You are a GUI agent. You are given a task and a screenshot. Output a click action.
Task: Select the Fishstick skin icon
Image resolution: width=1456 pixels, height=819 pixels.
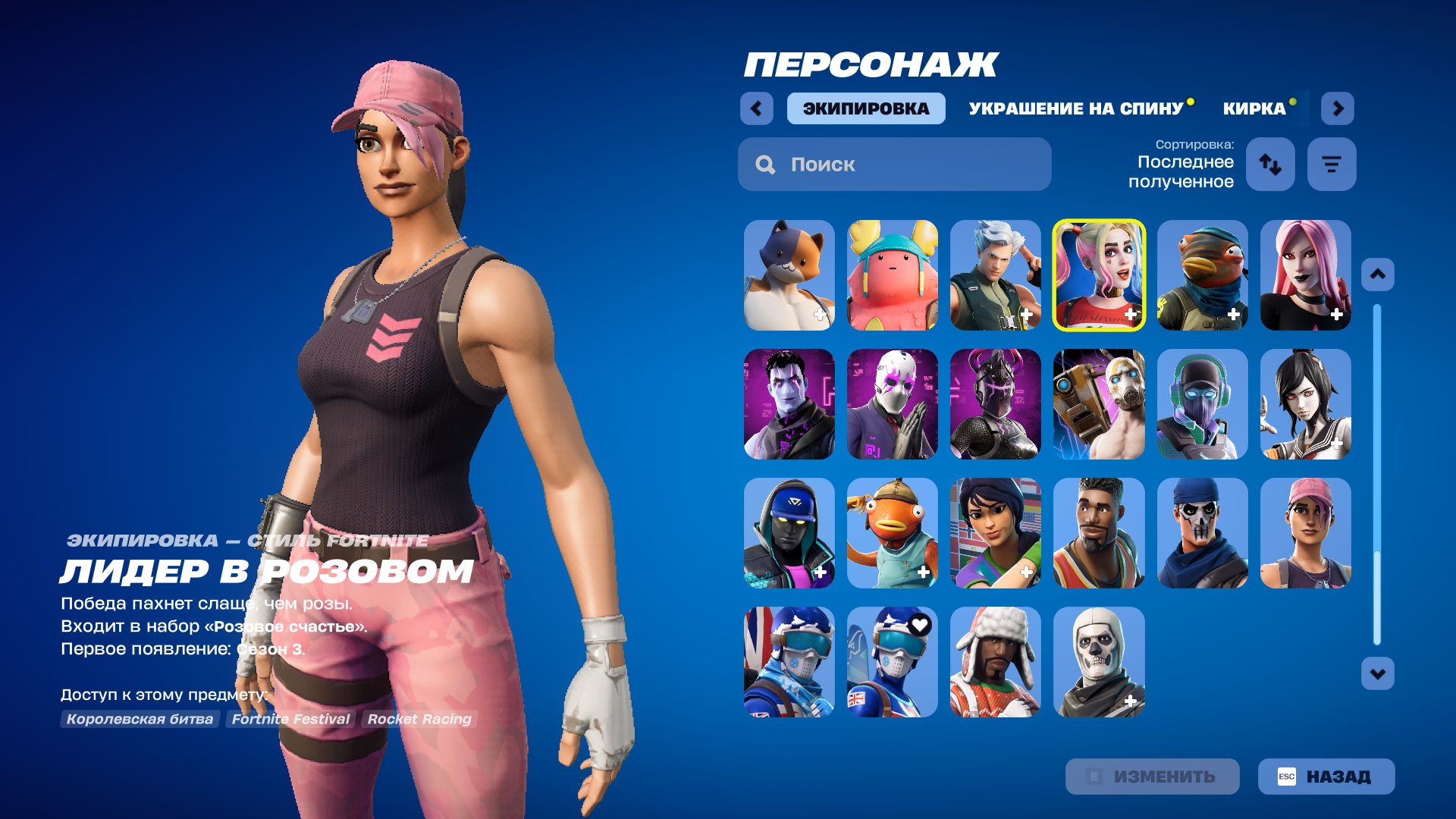892,533
